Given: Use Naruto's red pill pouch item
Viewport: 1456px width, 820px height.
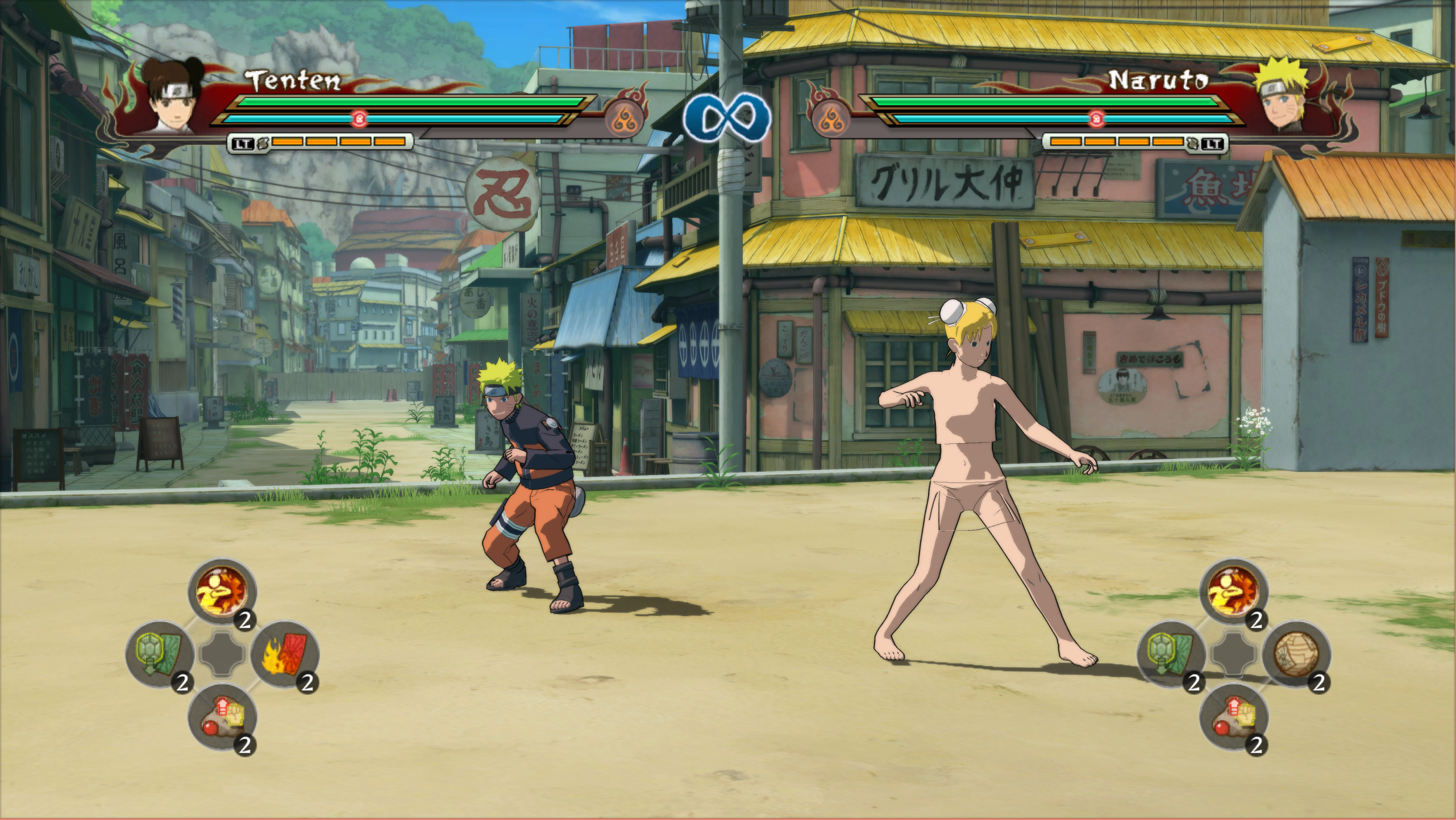Looking at the screenshot, I should click(1233, 717).
